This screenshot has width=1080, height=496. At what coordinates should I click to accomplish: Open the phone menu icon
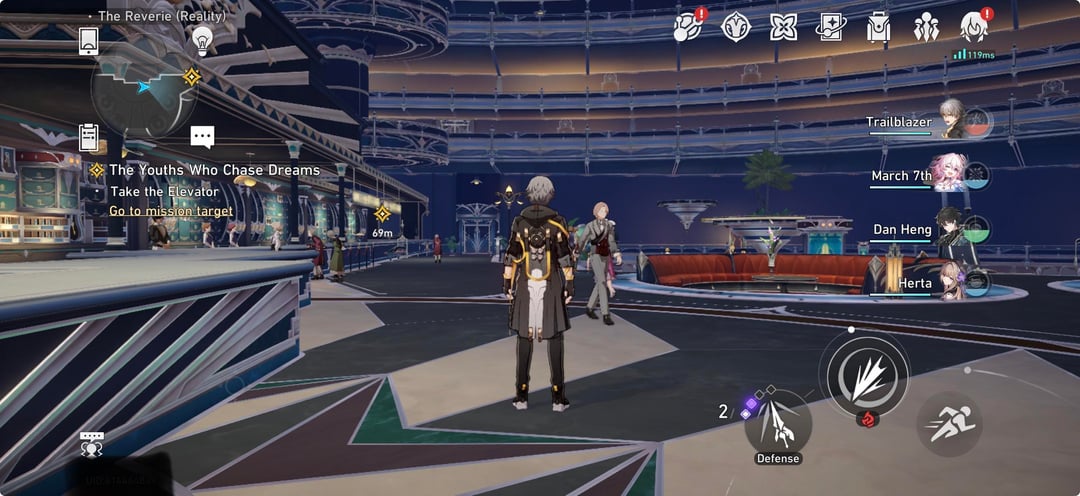point(88,41)
